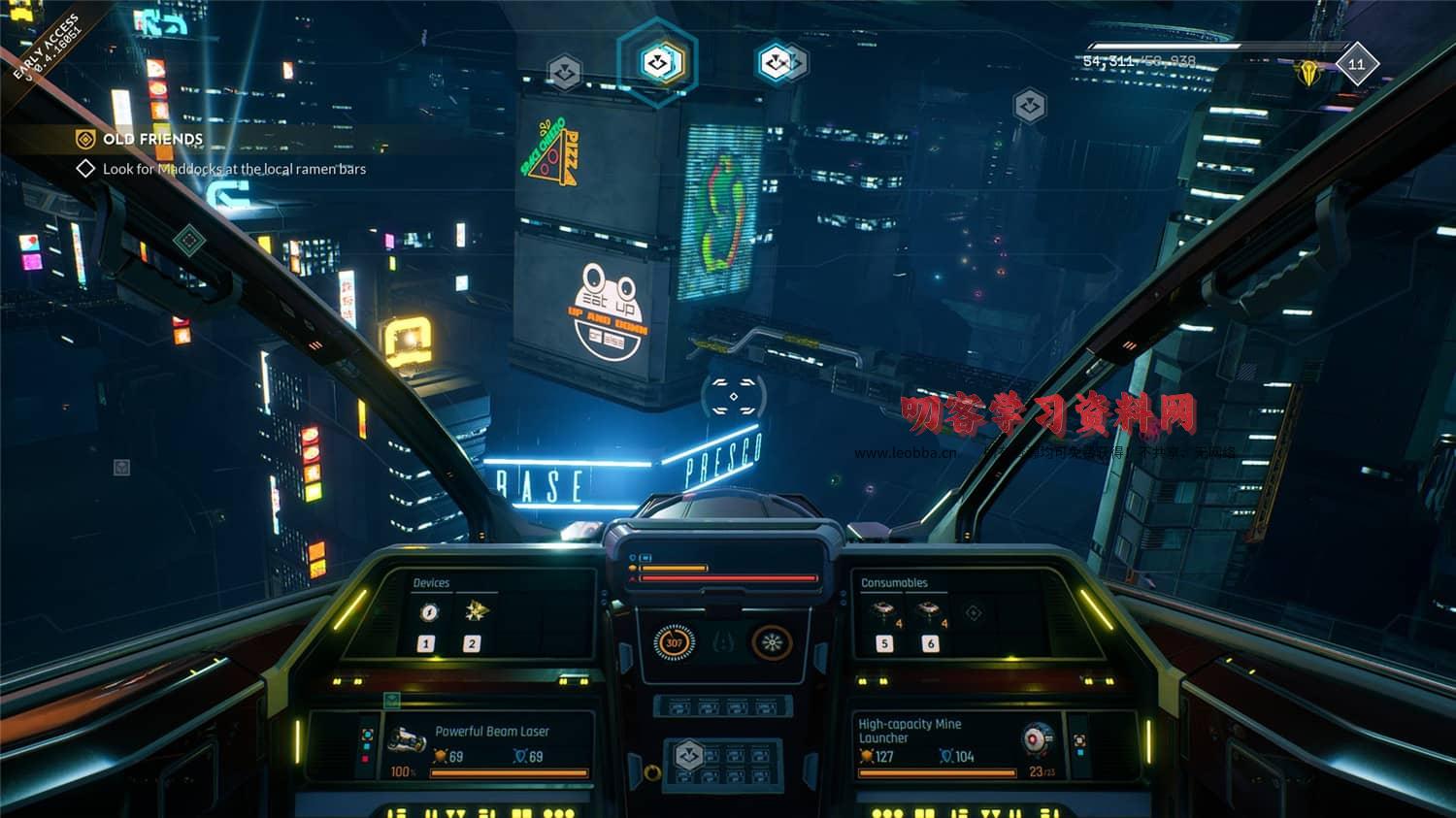Click the snowflake dial icon on the console

point(770,642)
